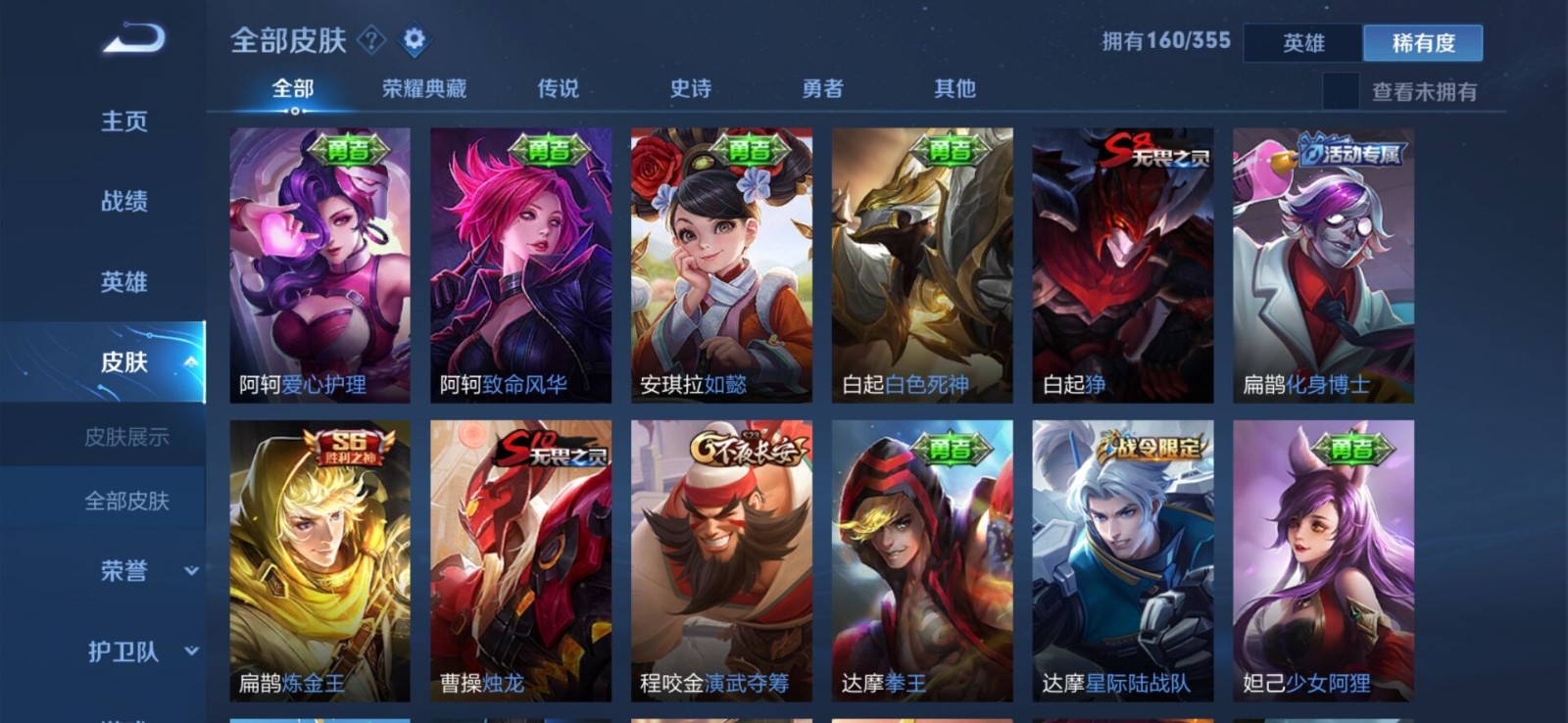Click the 稀有度 sorting button

(x=1423, y=44)
